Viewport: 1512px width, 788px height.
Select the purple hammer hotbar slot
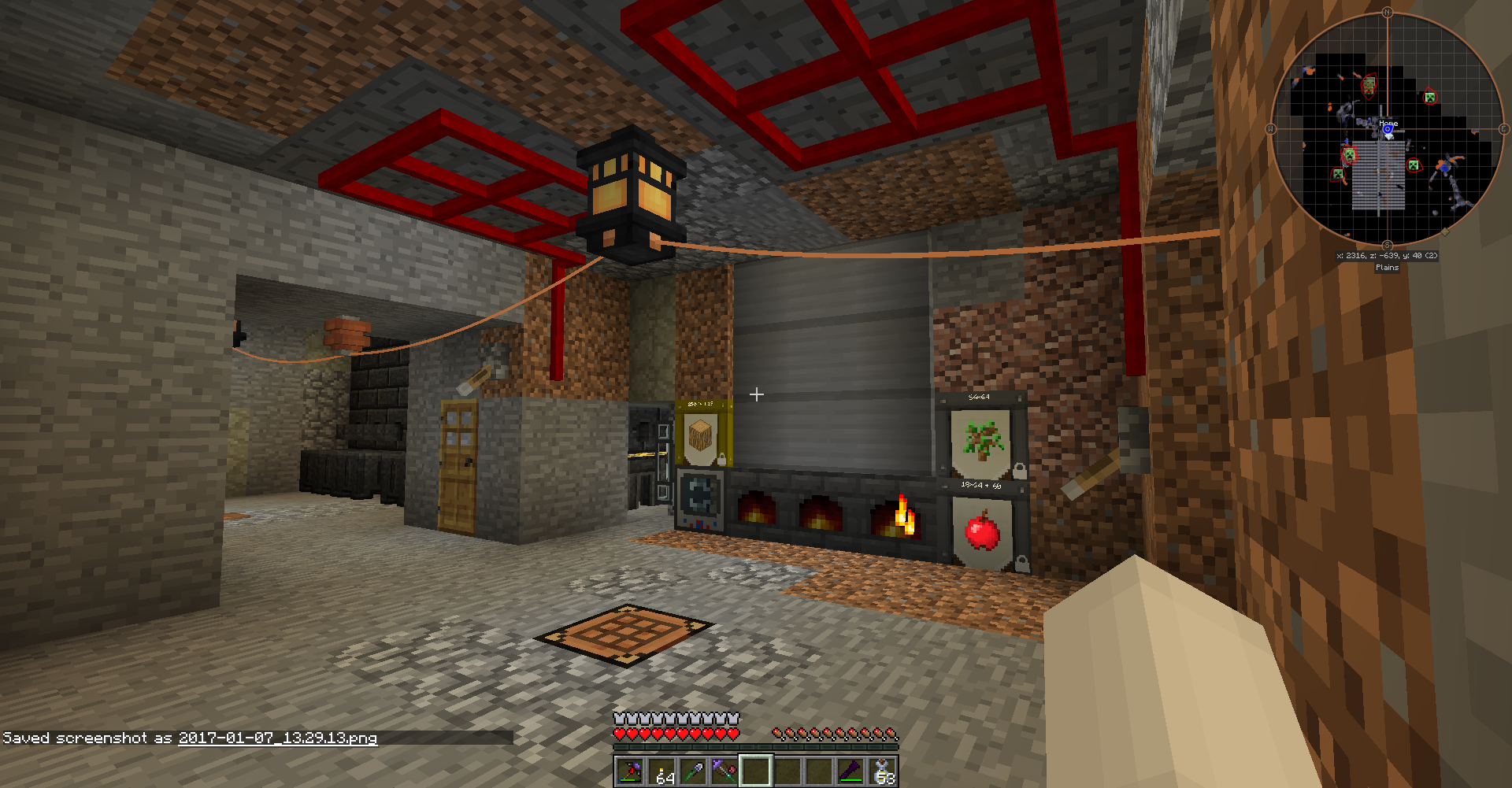coord(724,771)
